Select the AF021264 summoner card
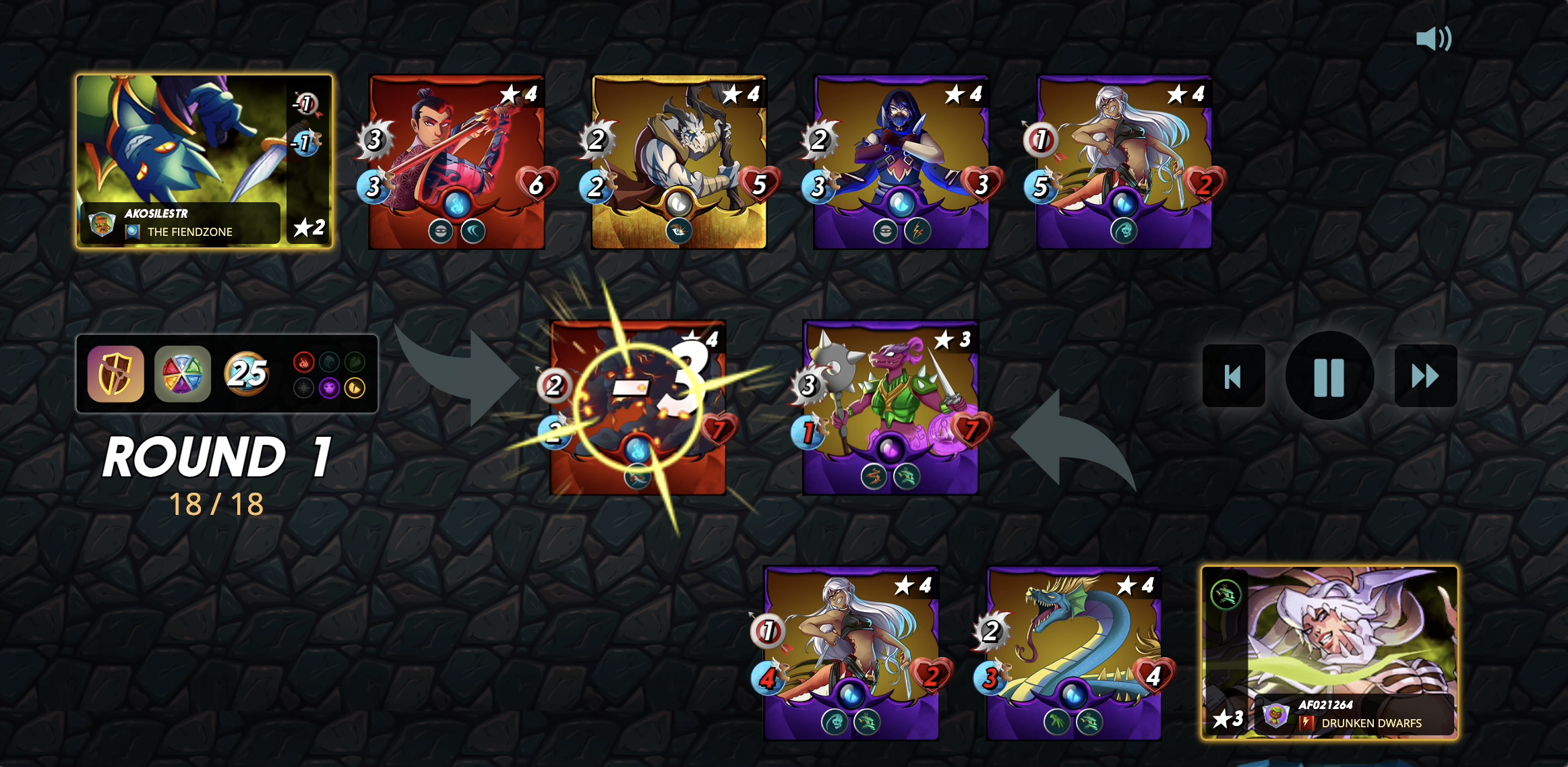The image size is (1568, 767). pos(1329,652)
